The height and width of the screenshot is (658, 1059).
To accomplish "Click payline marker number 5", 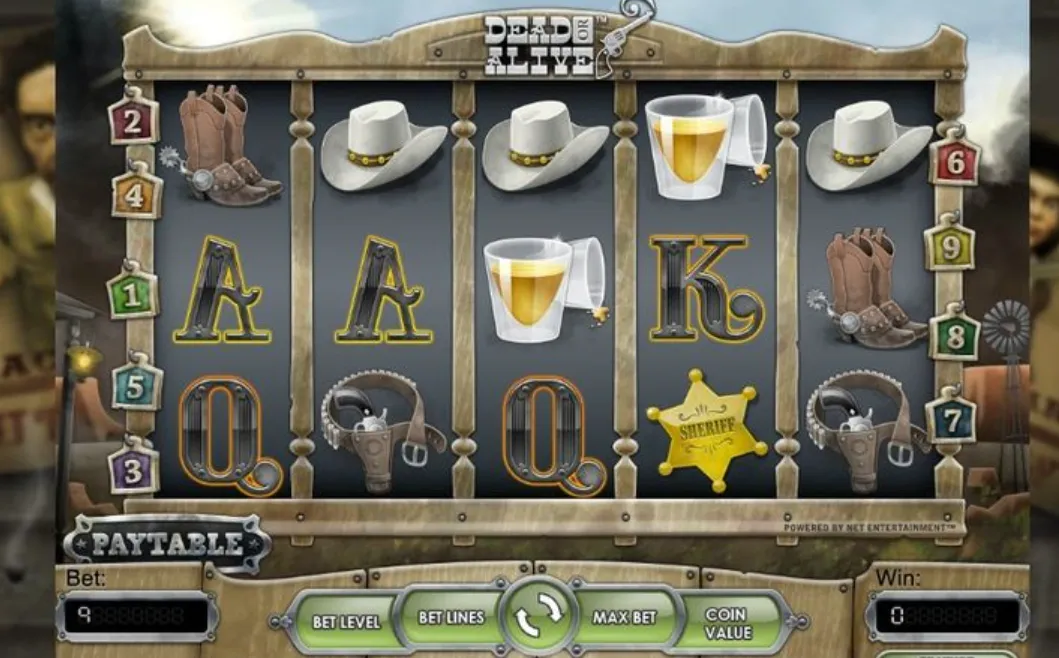I will (137, 386).
